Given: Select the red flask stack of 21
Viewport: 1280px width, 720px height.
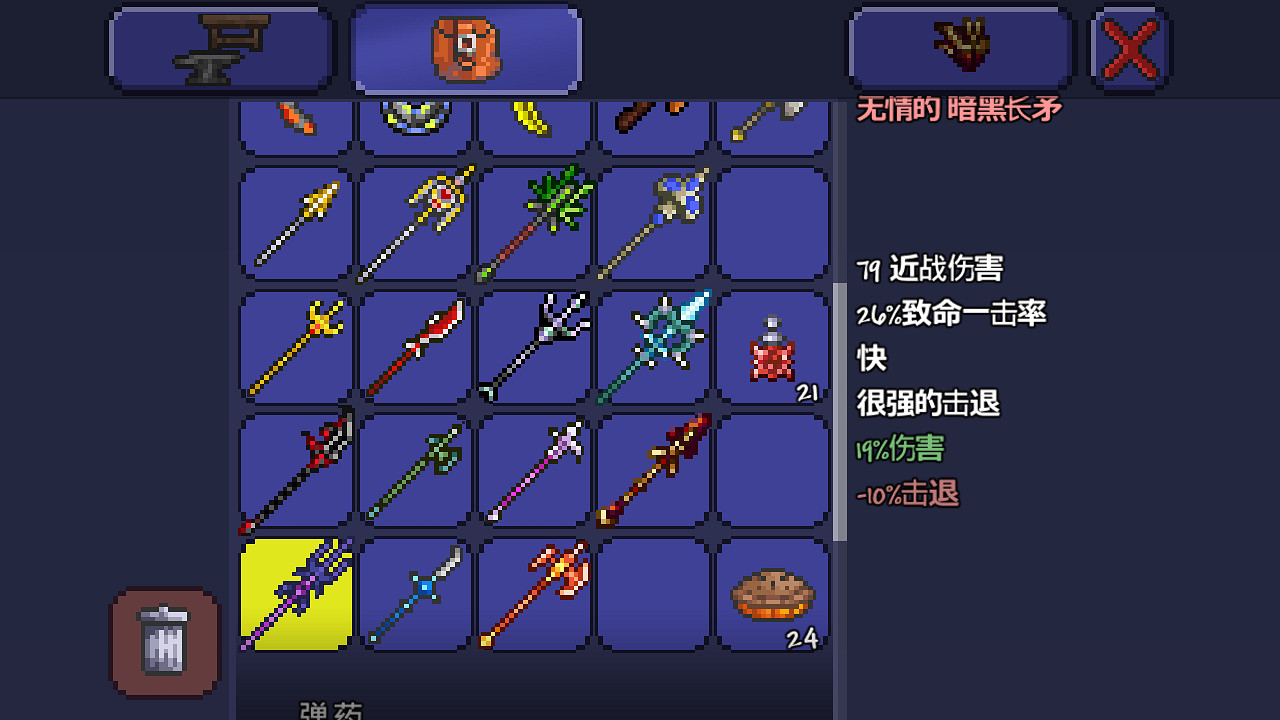Looking at the screenshot, I should [772, 345].
